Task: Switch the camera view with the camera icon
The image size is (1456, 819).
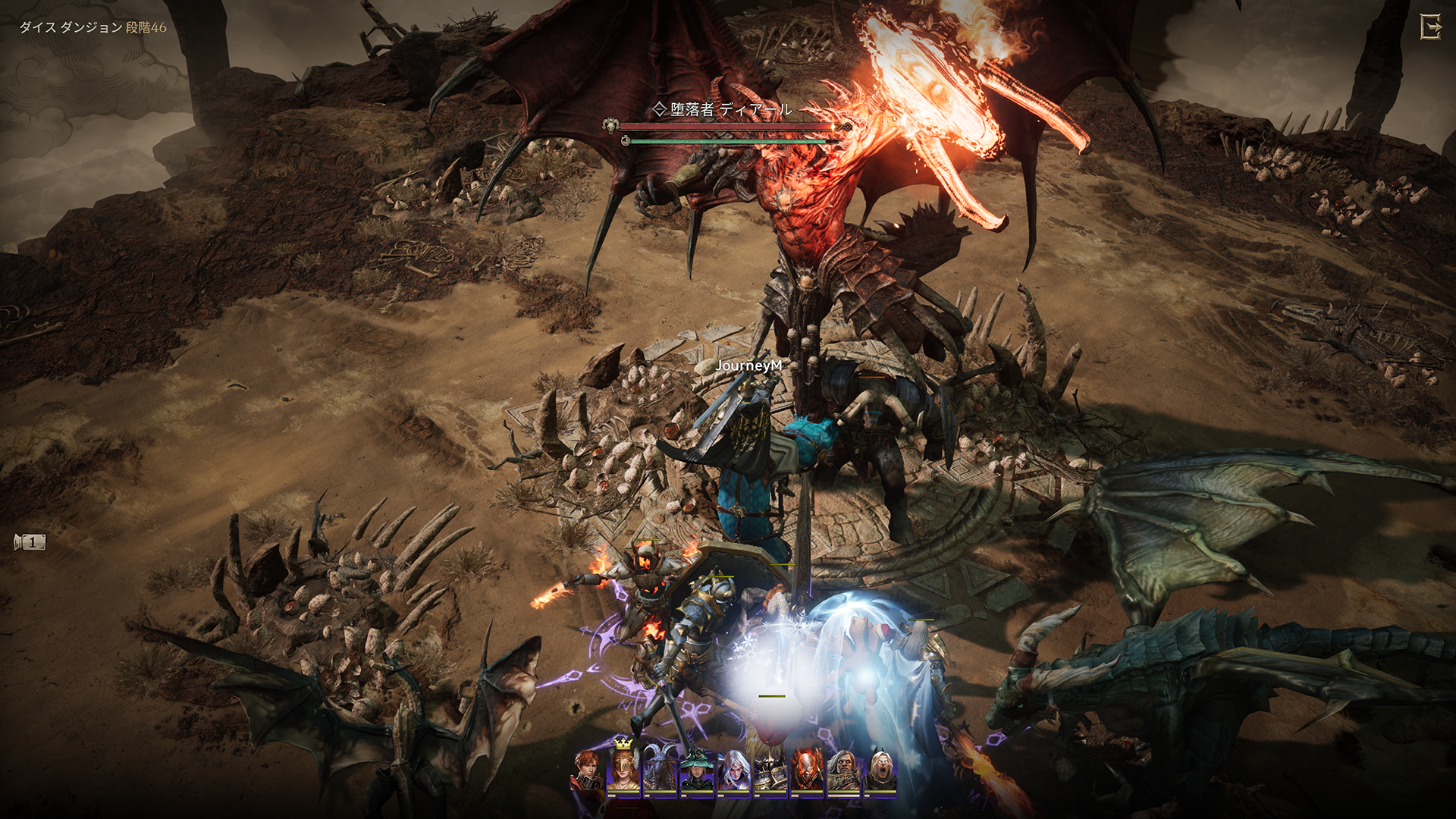Action: coord(30,542)
